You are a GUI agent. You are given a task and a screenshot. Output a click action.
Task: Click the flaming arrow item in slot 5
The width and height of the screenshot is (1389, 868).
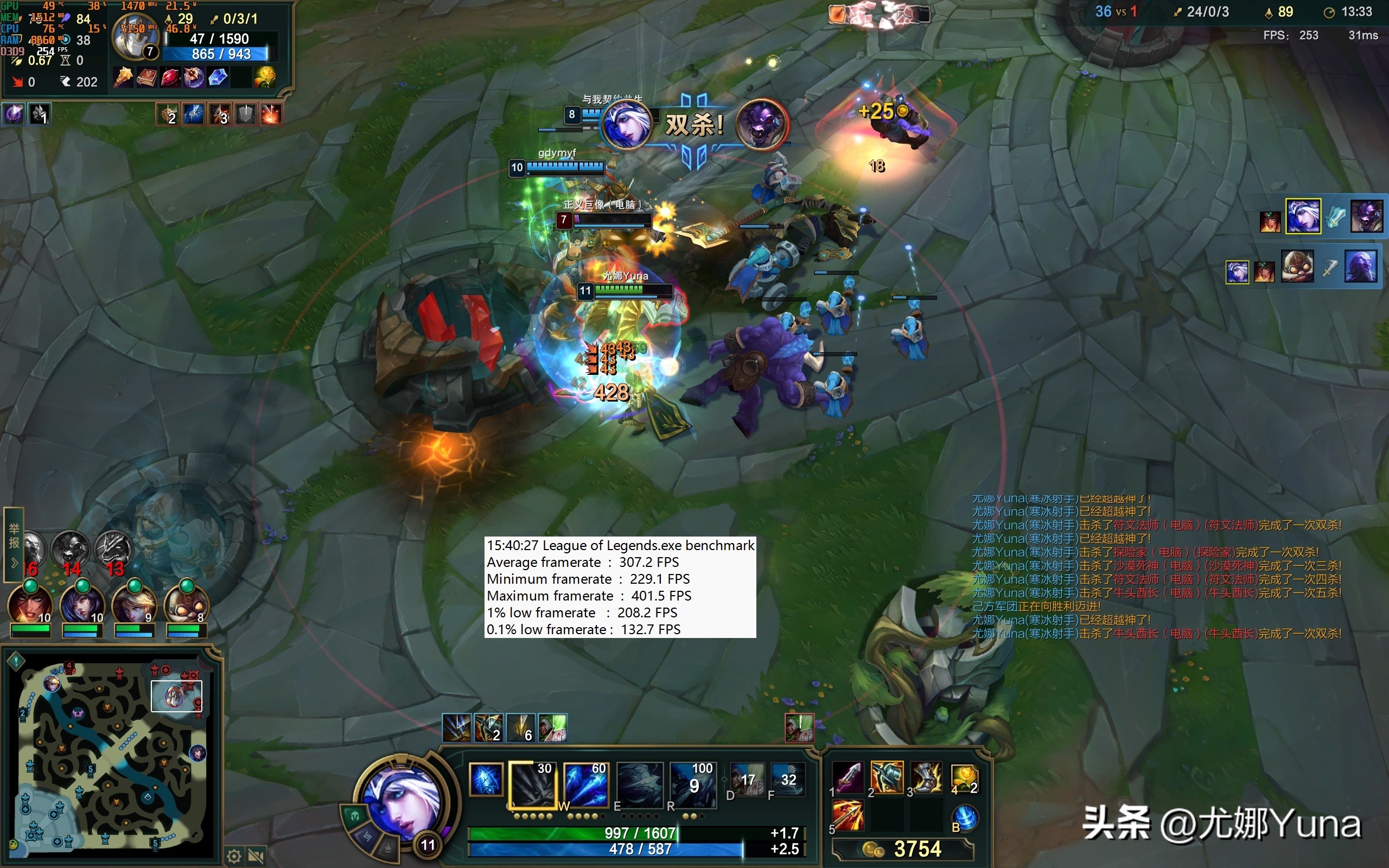pos(847,816)
